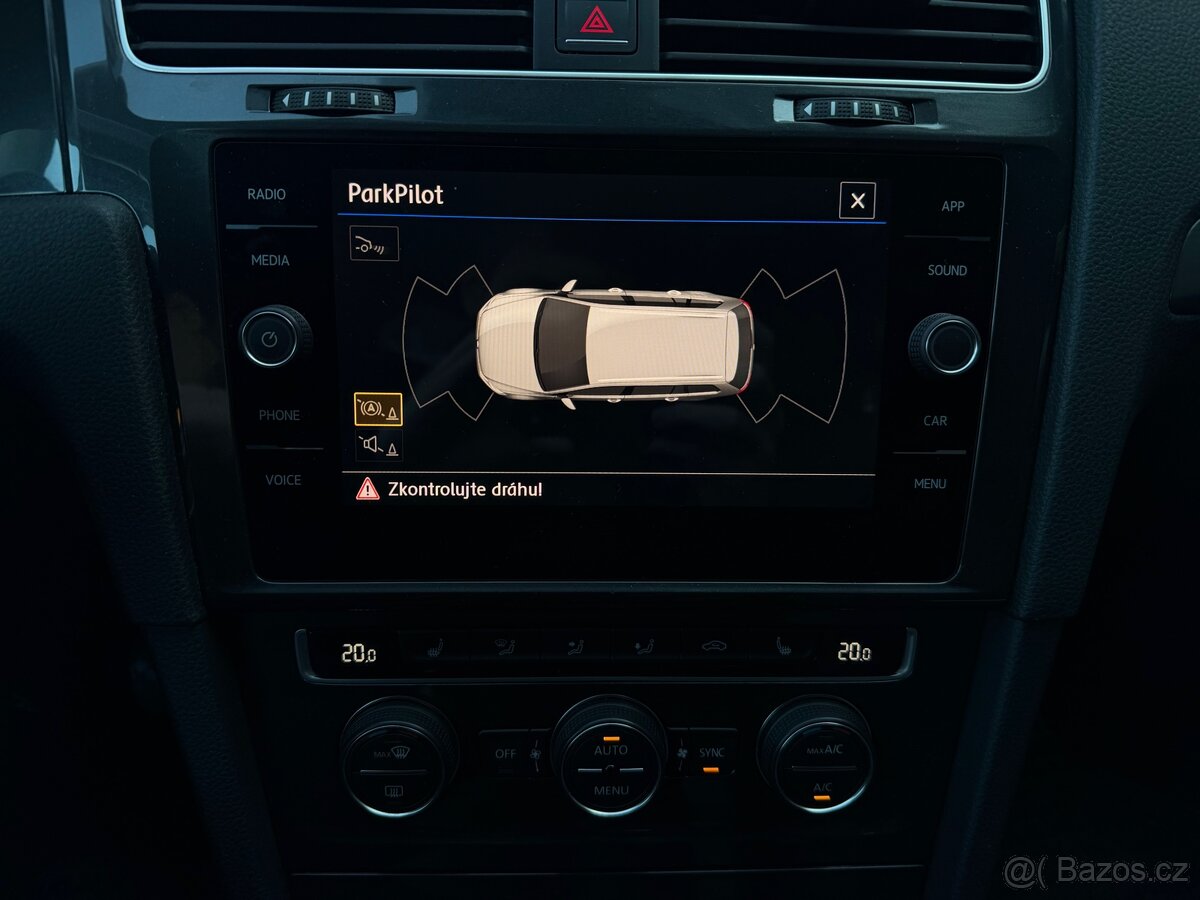Open the RADIO menu
Viewport: 1200px width, 900px height.
click(x=266, y=194)
